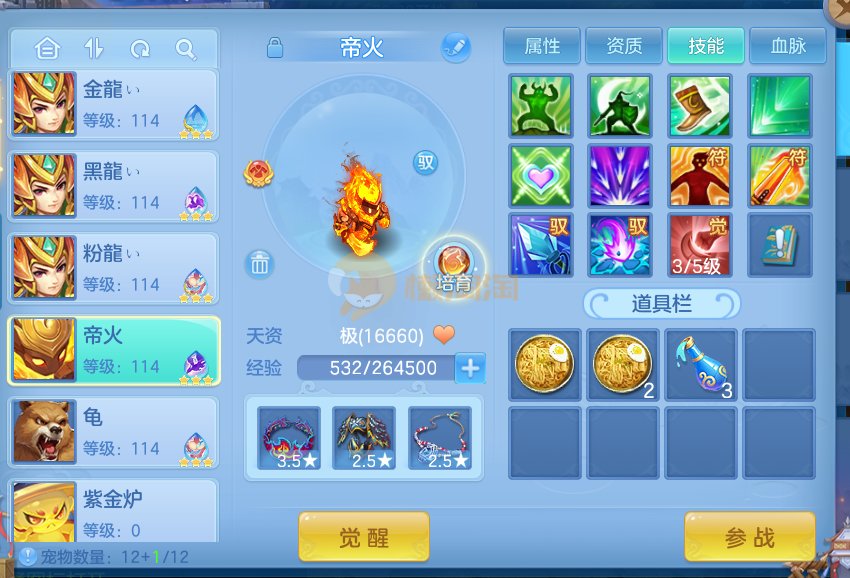The width and height of the screenshot is (850, 578).
Task: Select the 粉龍 pet row
Action: (113, 268)
